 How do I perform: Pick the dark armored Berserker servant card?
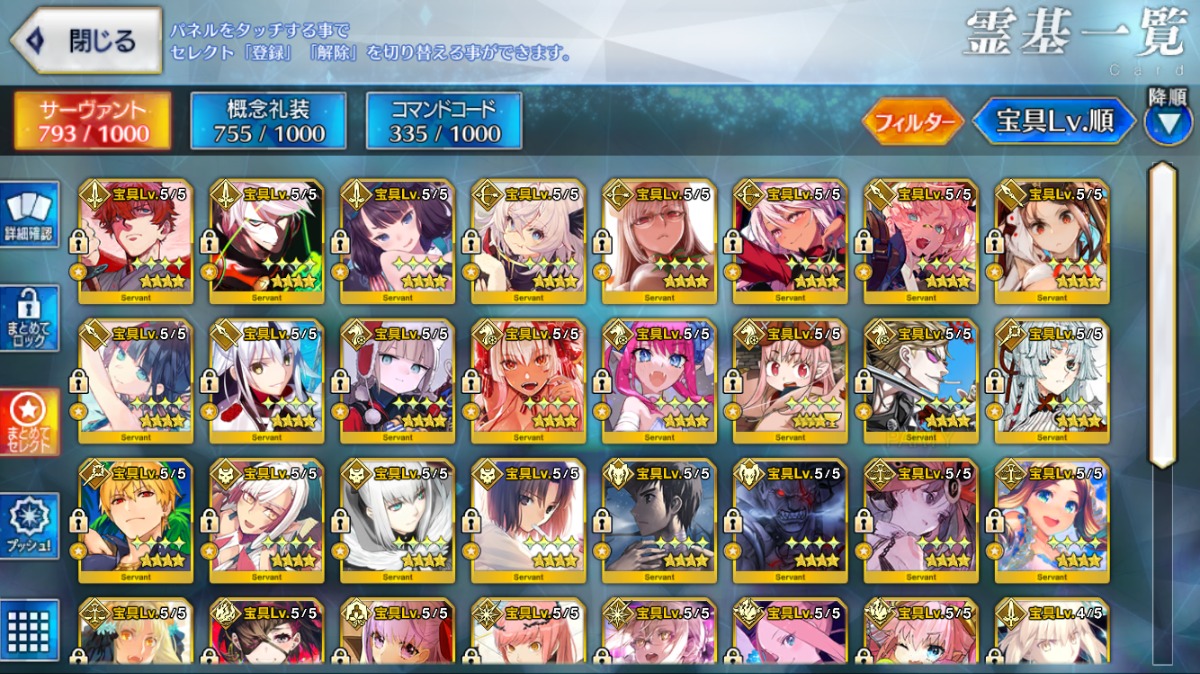(x=790, y=520)
